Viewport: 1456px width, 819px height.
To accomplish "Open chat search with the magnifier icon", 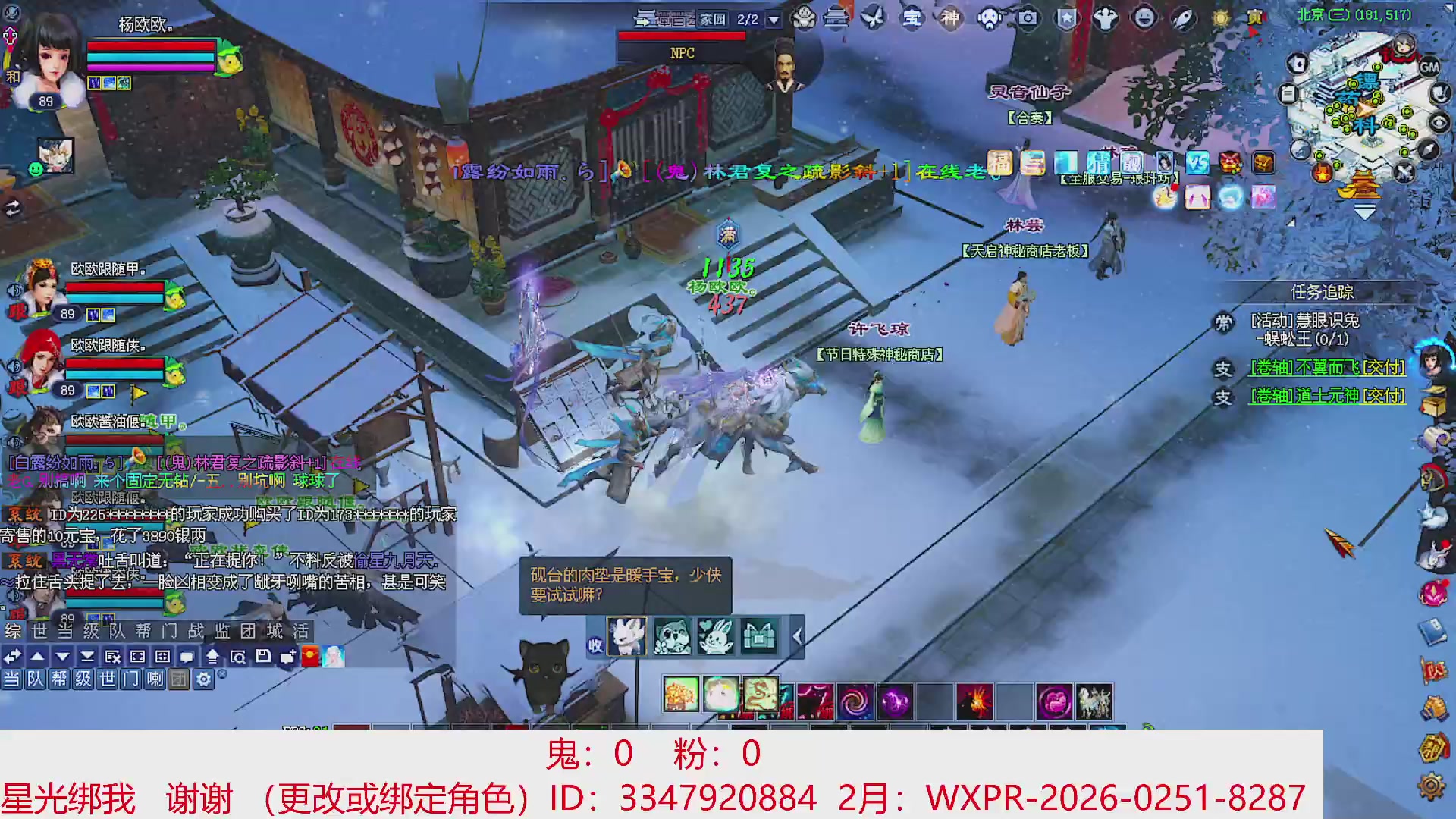I will point(240,655).
